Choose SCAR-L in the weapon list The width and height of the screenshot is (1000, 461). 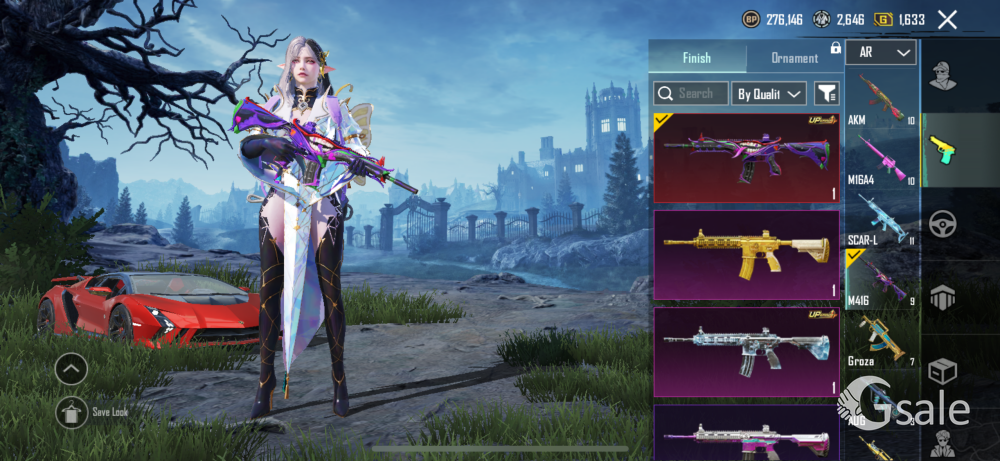[881, 218]
